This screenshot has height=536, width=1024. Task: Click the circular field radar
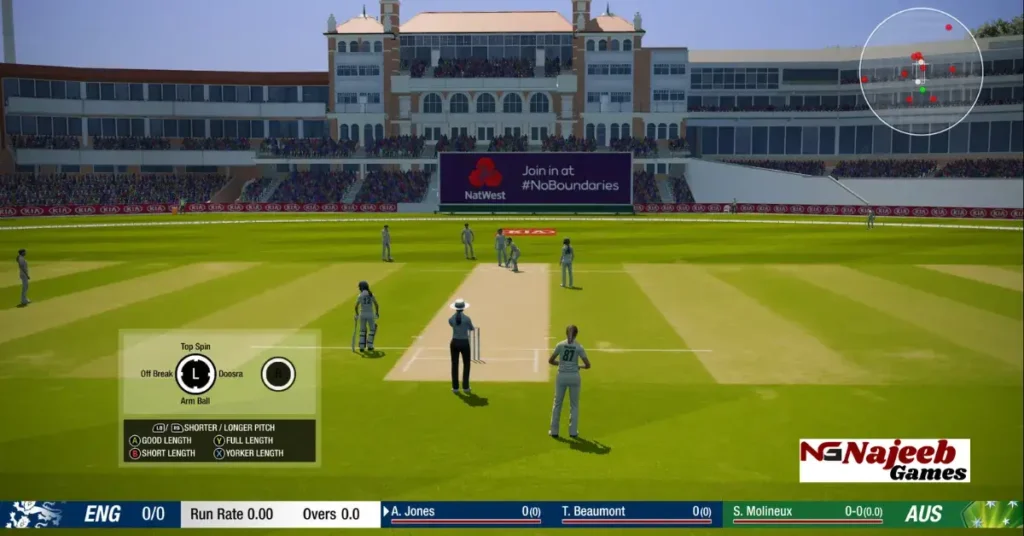[x=921, y=72]
